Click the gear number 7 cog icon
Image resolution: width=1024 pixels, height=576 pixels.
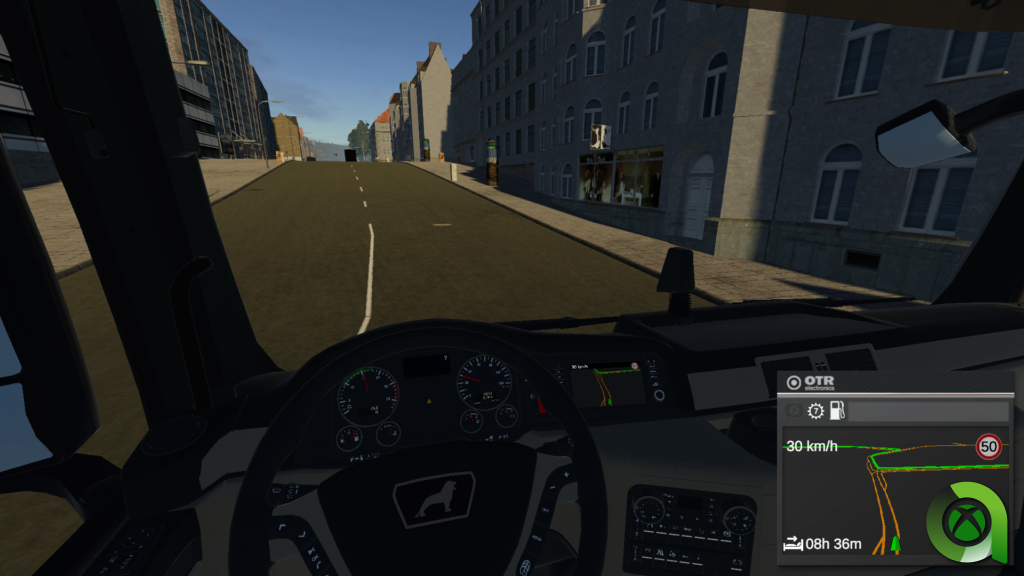click(x=815, y=410)
